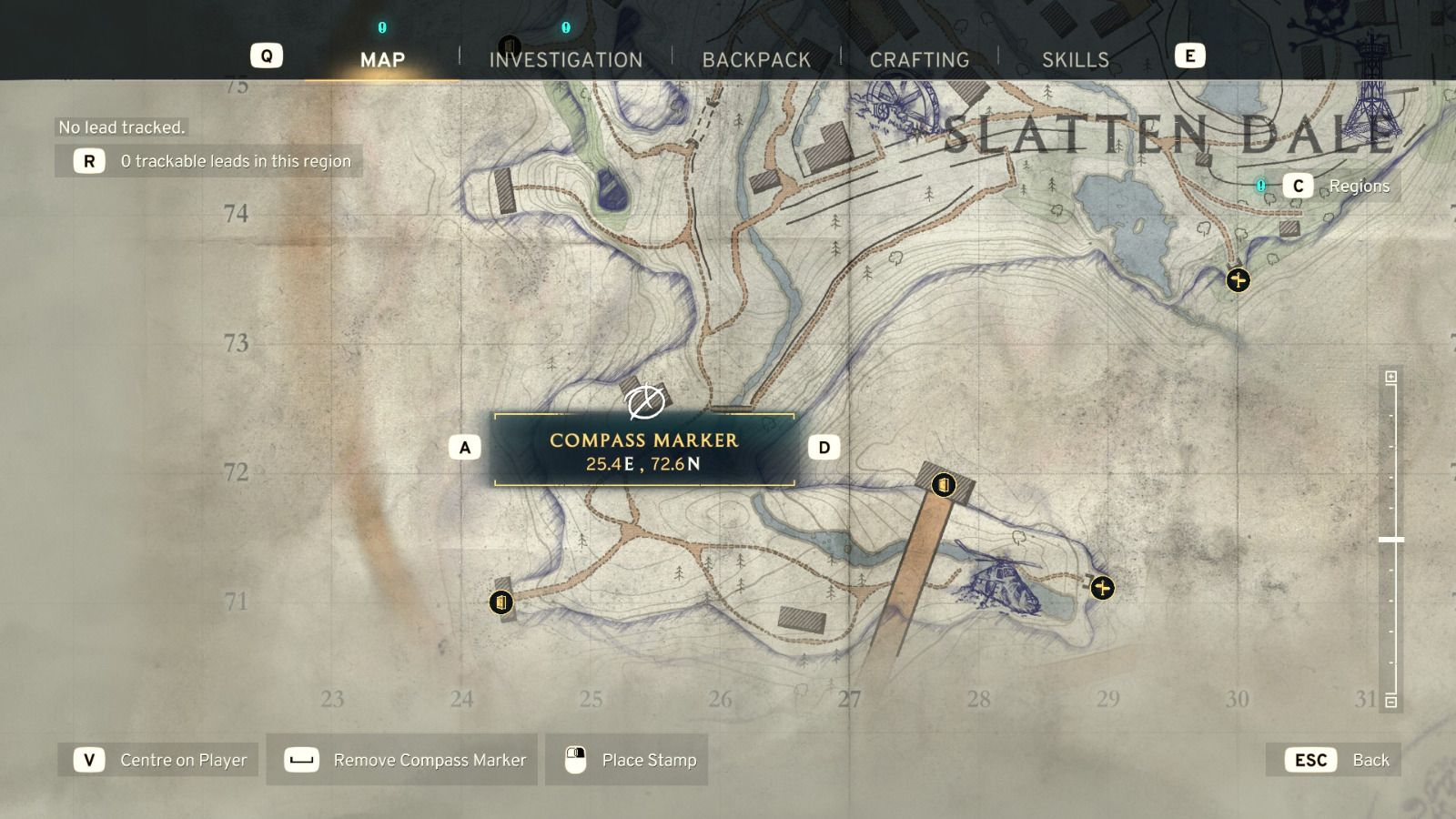Select the cross marker below Regions button

(1238, 279)
